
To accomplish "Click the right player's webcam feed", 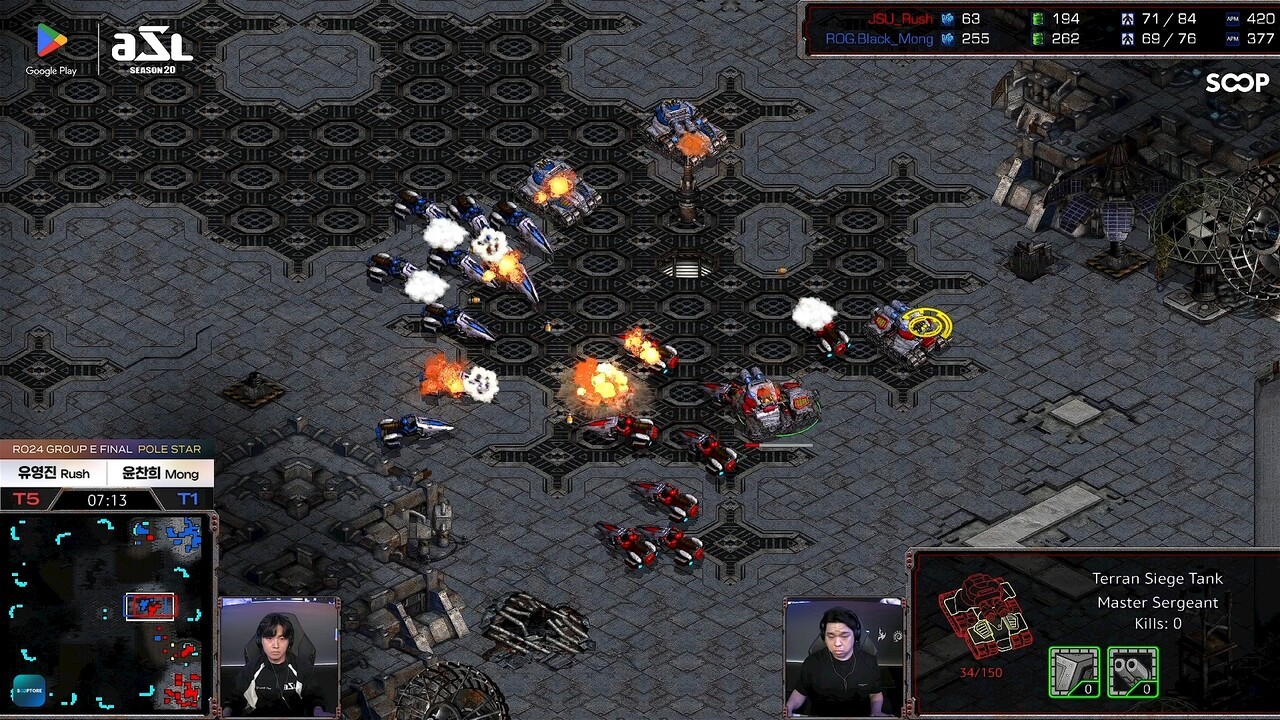I will [x=844, y=656].
